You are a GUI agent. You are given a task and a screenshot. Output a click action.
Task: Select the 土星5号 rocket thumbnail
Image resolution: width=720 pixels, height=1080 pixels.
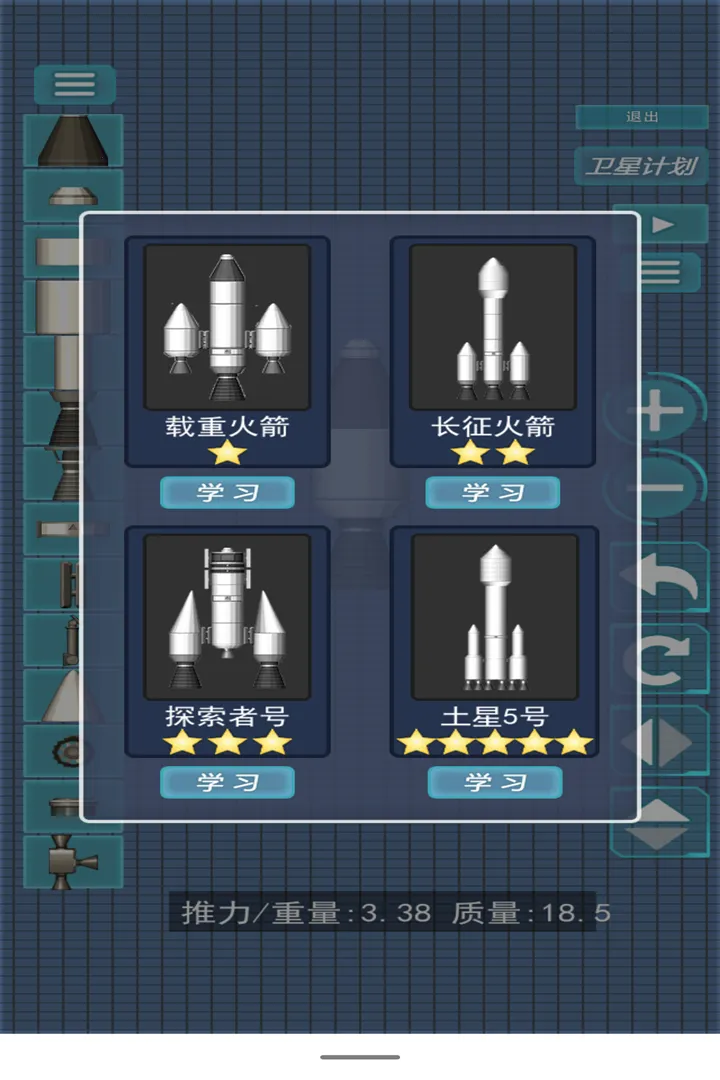pos(494,616)
